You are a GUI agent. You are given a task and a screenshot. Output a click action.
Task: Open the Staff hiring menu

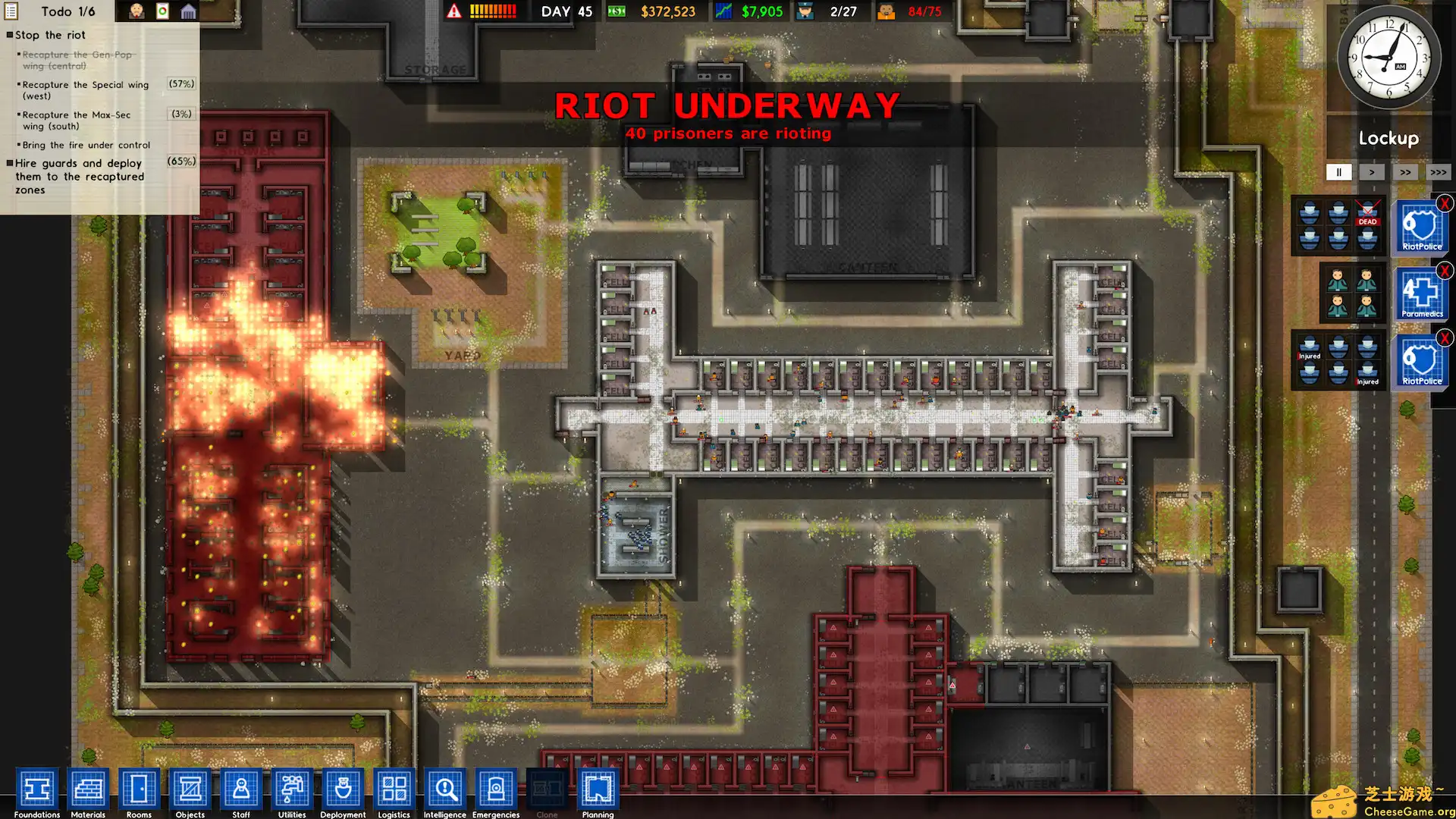240,791
